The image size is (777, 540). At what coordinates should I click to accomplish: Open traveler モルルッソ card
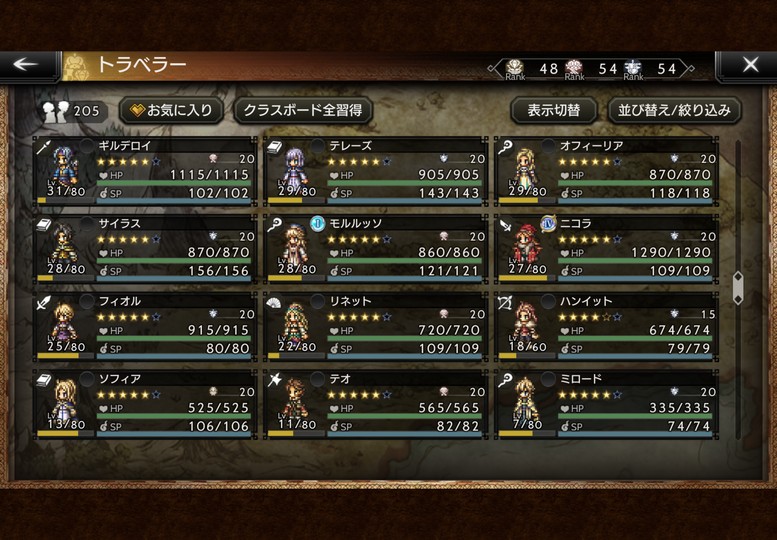coord(376,249)
